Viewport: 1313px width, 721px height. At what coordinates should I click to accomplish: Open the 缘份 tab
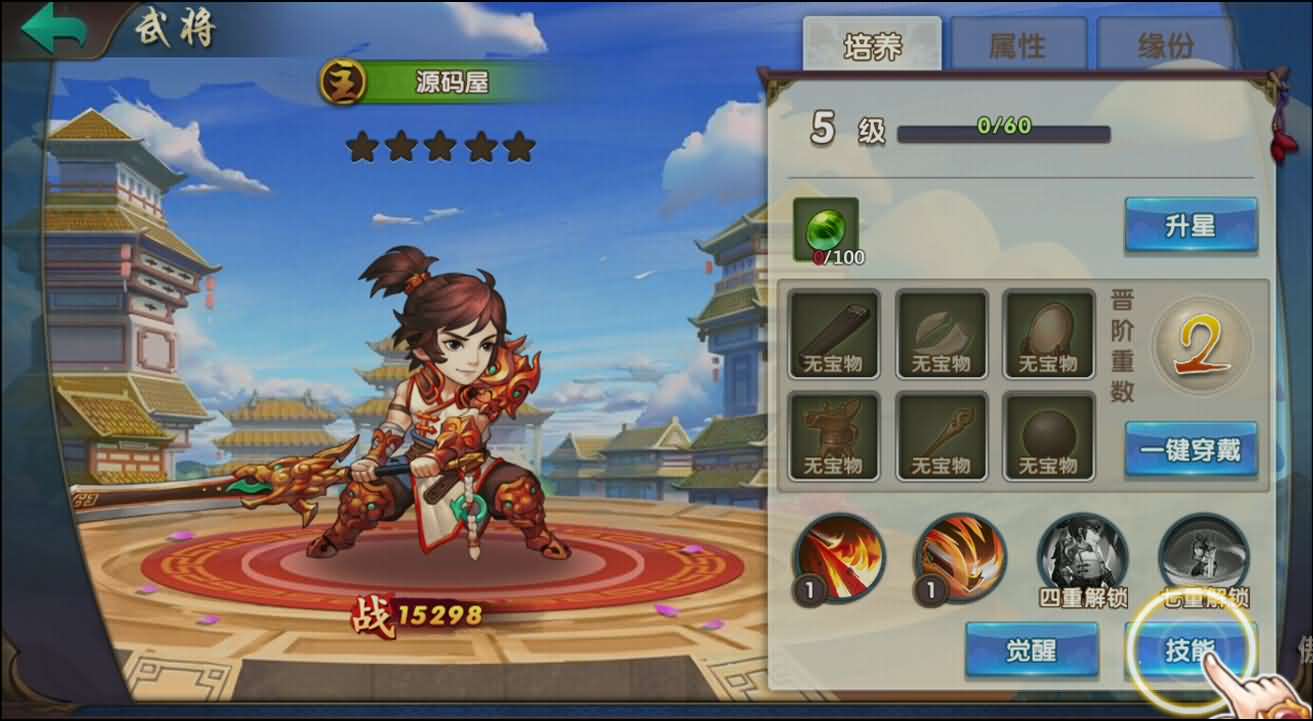(1162, 43)
